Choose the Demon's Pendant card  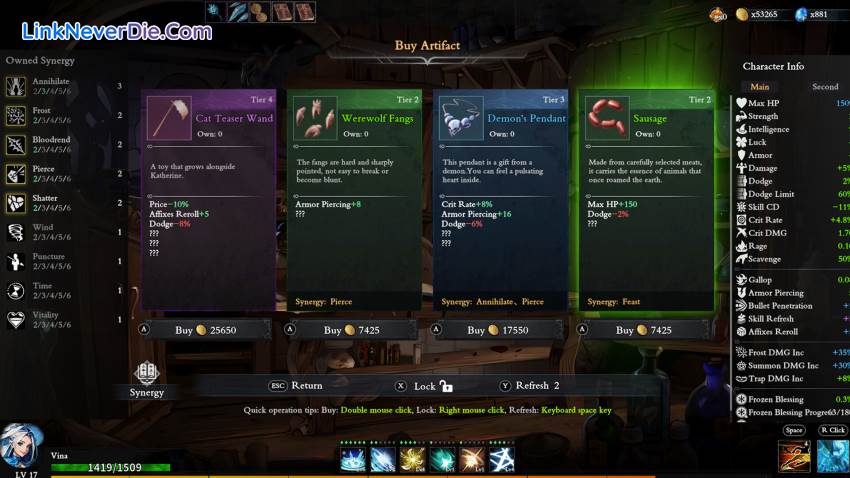pos(501,200)
